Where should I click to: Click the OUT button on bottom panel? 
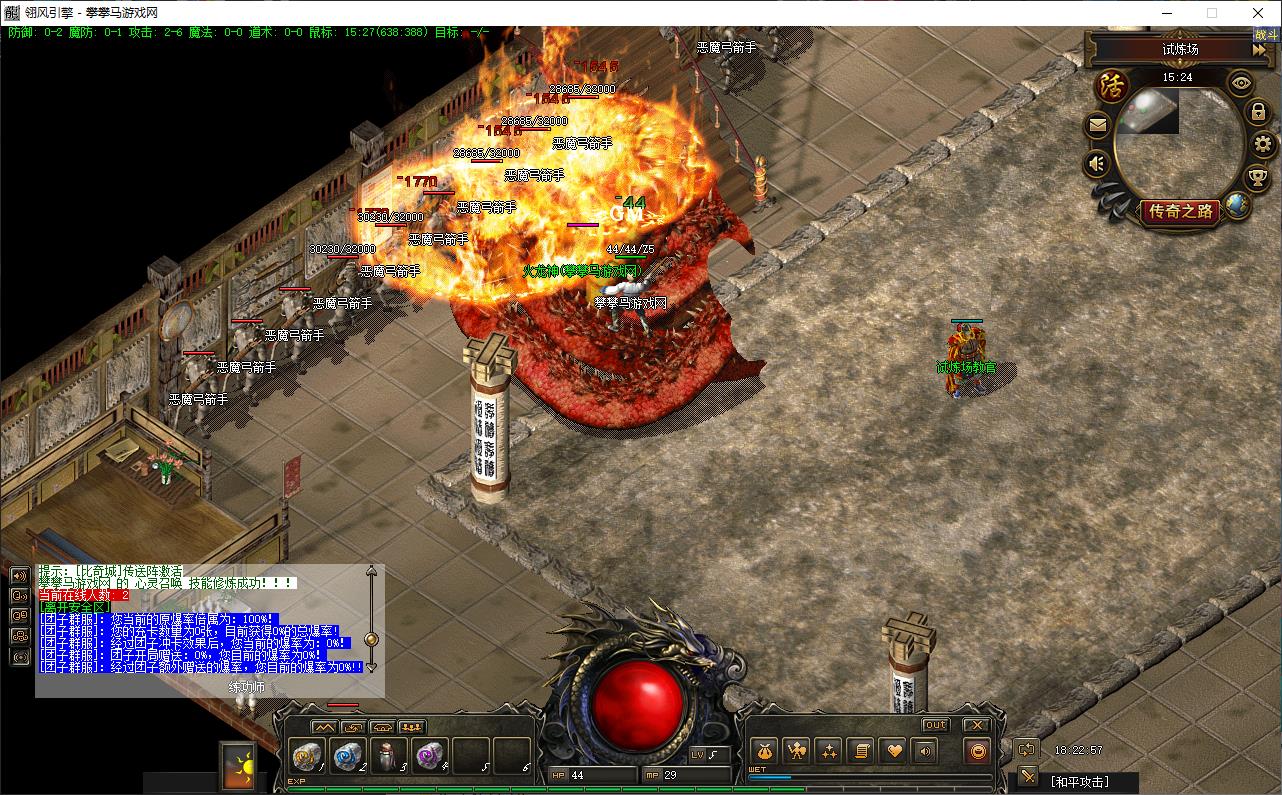tap(935, 725)
